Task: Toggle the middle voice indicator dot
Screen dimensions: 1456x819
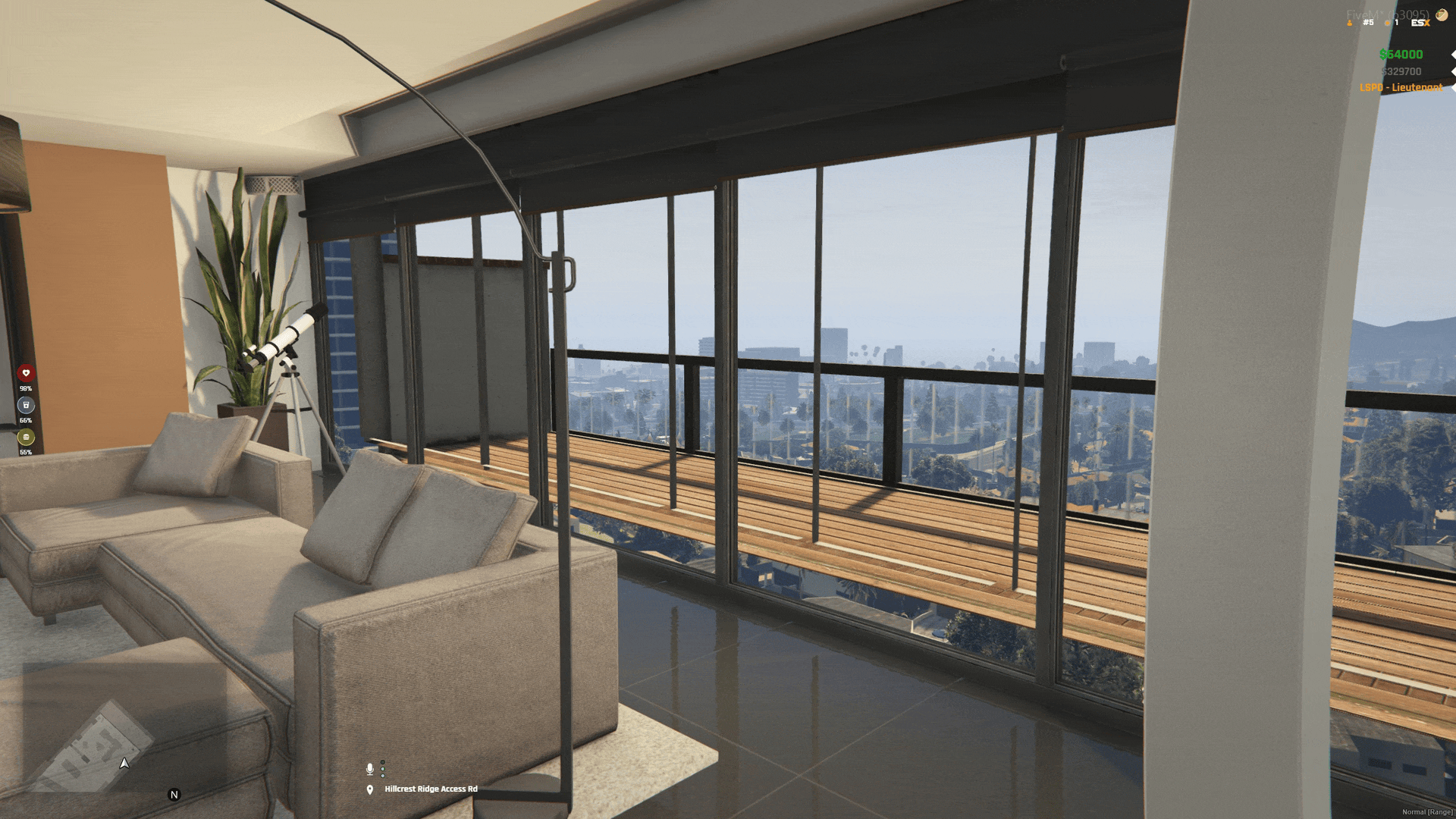Action: (382, 768)
